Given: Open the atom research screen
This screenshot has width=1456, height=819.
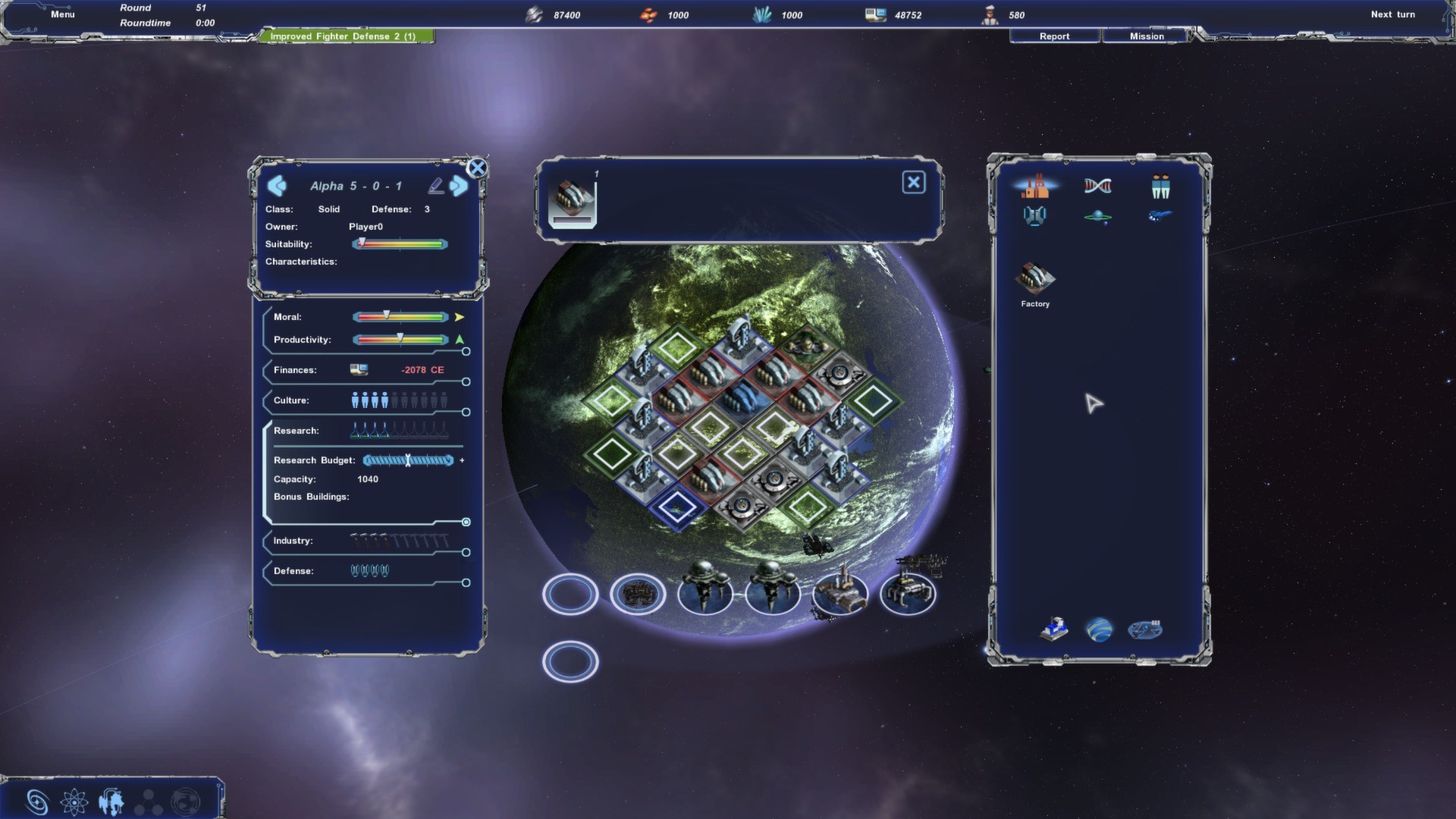Looking at the screenshot, I should [x=74, y=802].
